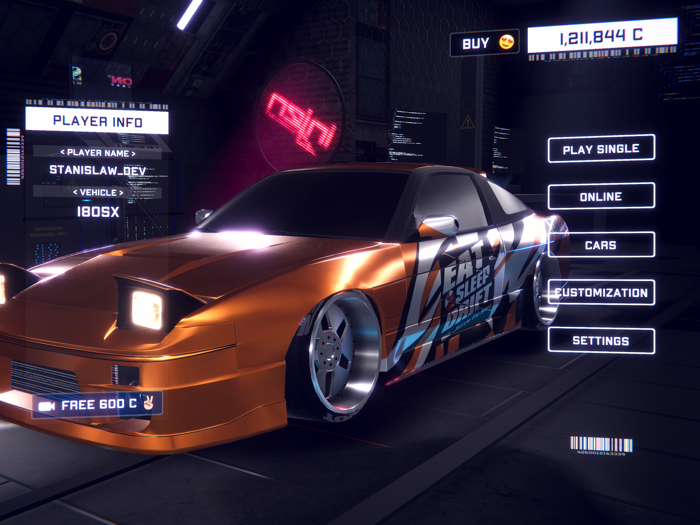Edit the player name STANISLAW_DEV
This screenshot has height=525, width=700.
coord(97,170)
